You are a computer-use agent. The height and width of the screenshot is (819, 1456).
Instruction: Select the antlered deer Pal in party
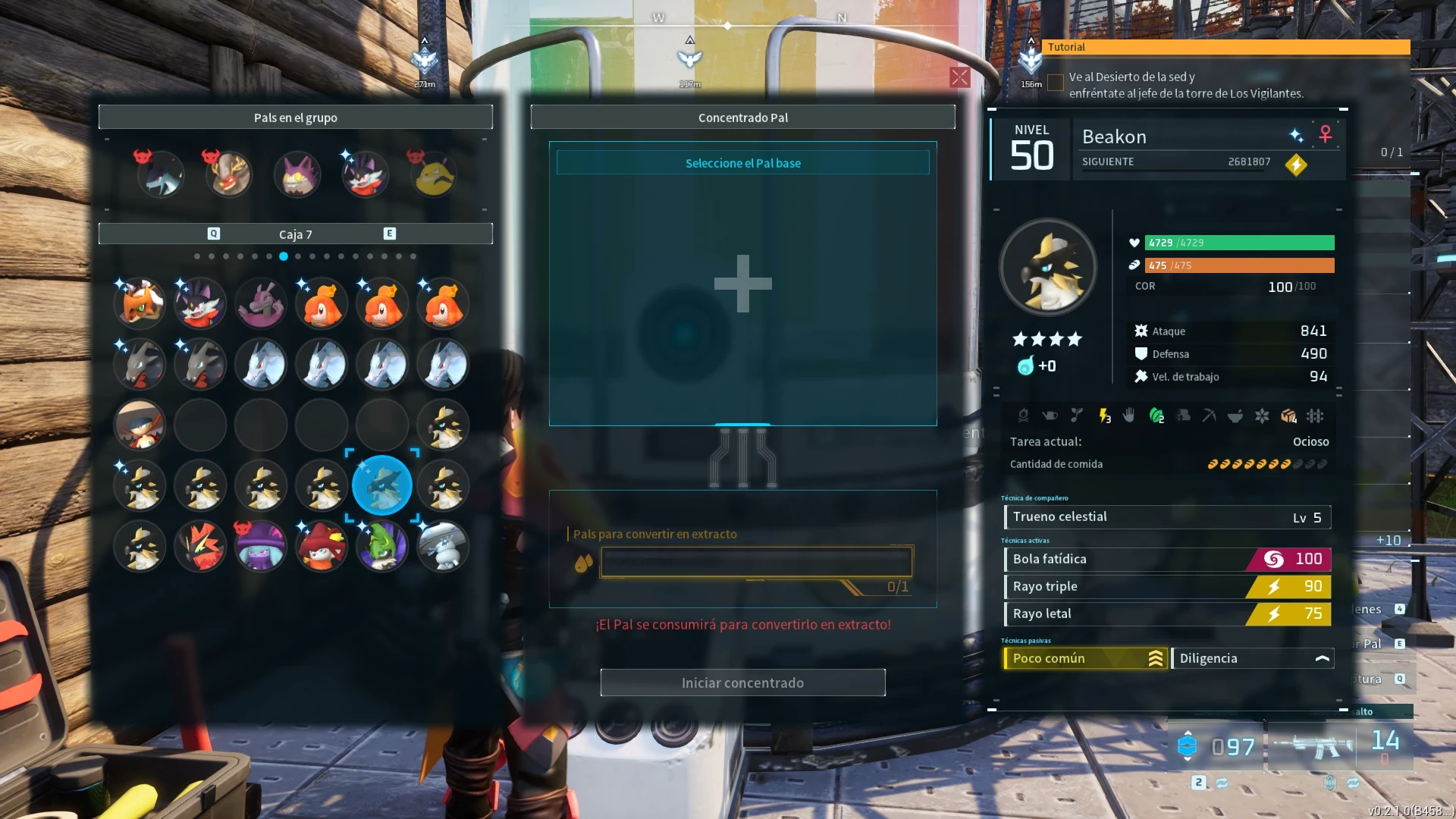point(229,174)
